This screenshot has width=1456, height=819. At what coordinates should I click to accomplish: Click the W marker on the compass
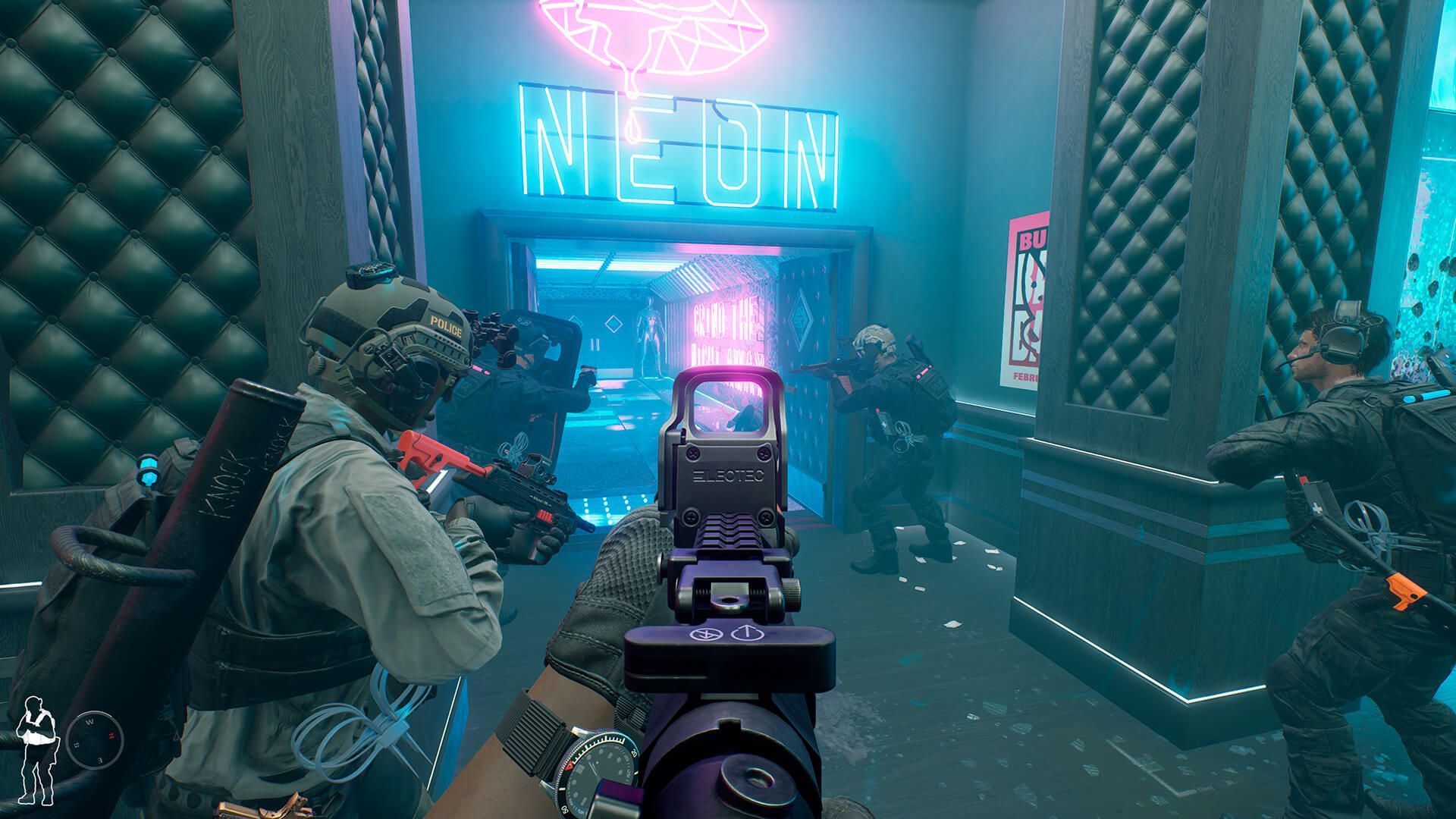(x=91, y=721)
